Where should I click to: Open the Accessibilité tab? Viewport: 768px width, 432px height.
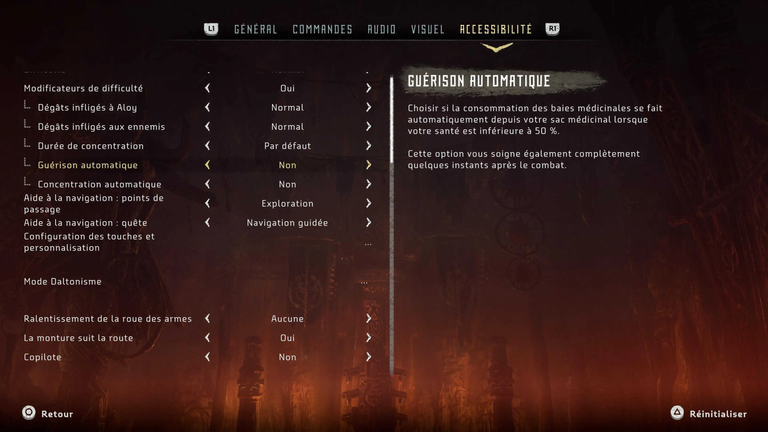pos(495,29)
